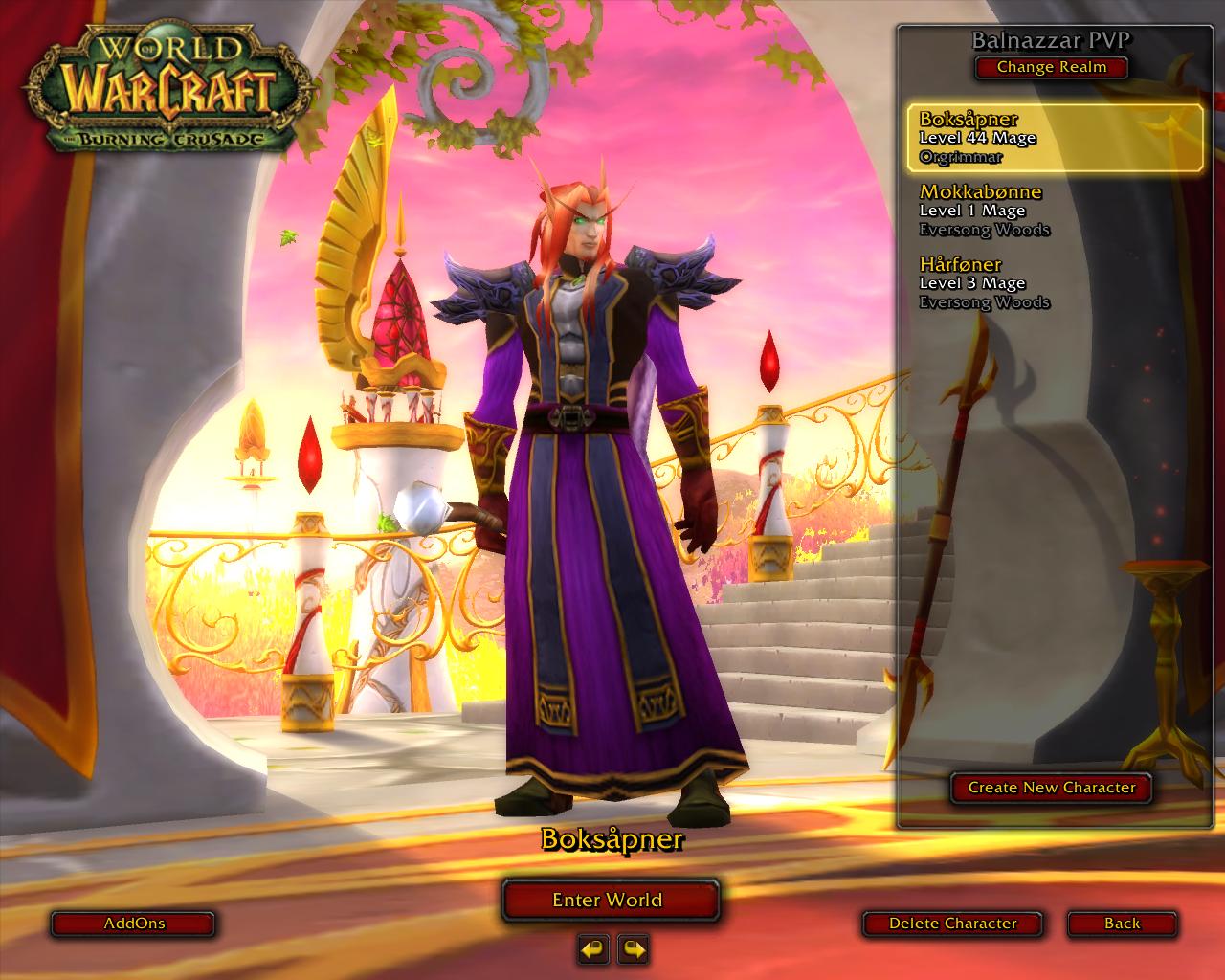1225x980 pixels.
Task: Enter the world with Boksåpner
Action: click(x=609, y=900)
